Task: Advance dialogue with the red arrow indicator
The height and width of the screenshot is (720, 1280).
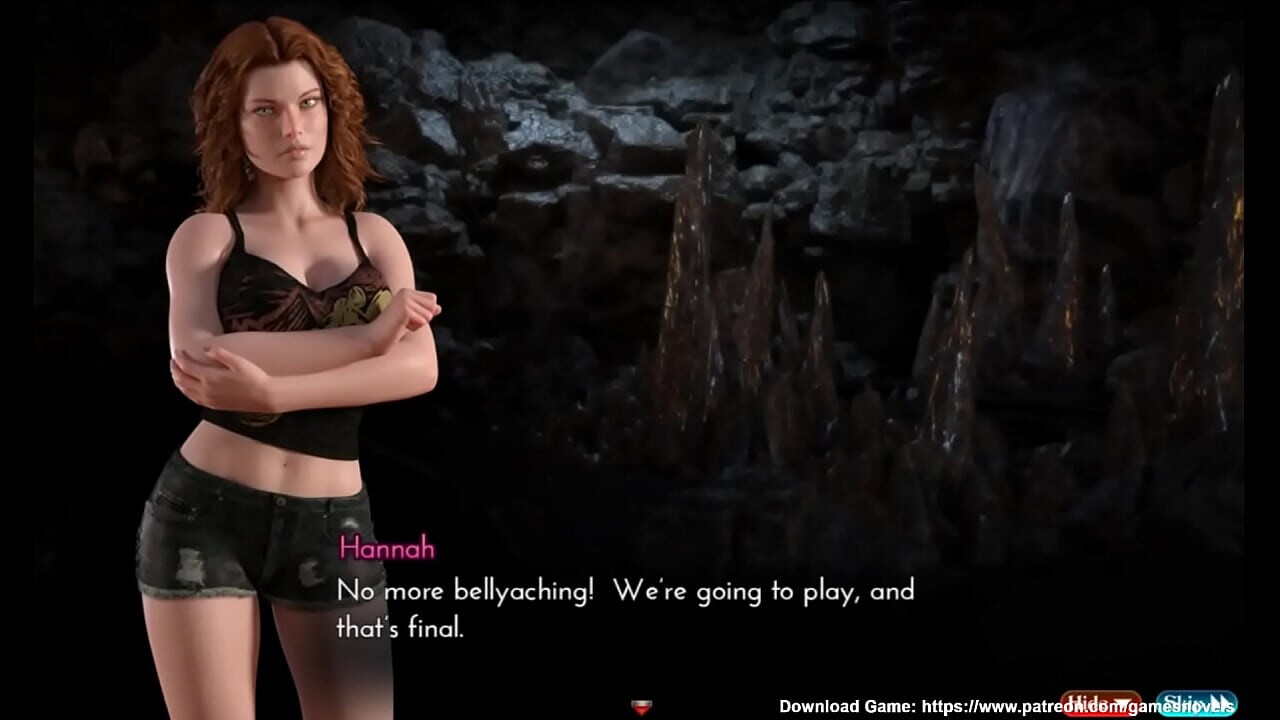Action: (642, 708)
